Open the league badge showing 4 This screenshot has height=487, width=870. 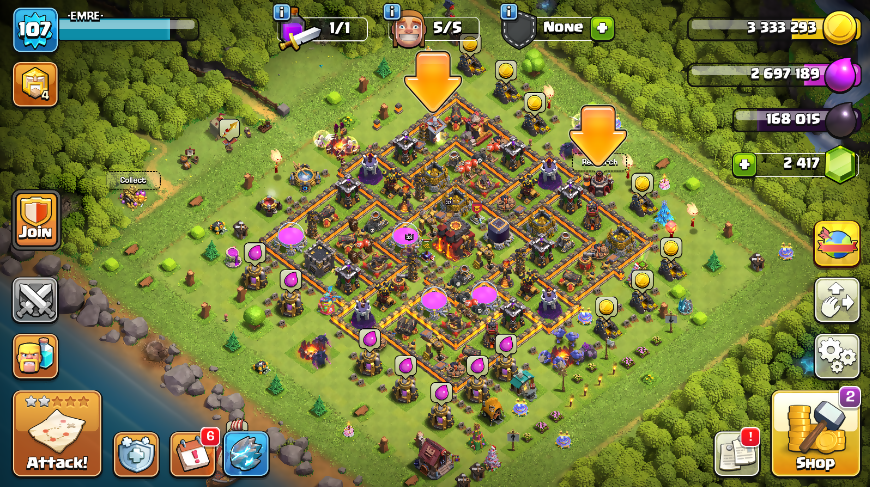click(35, 84)
